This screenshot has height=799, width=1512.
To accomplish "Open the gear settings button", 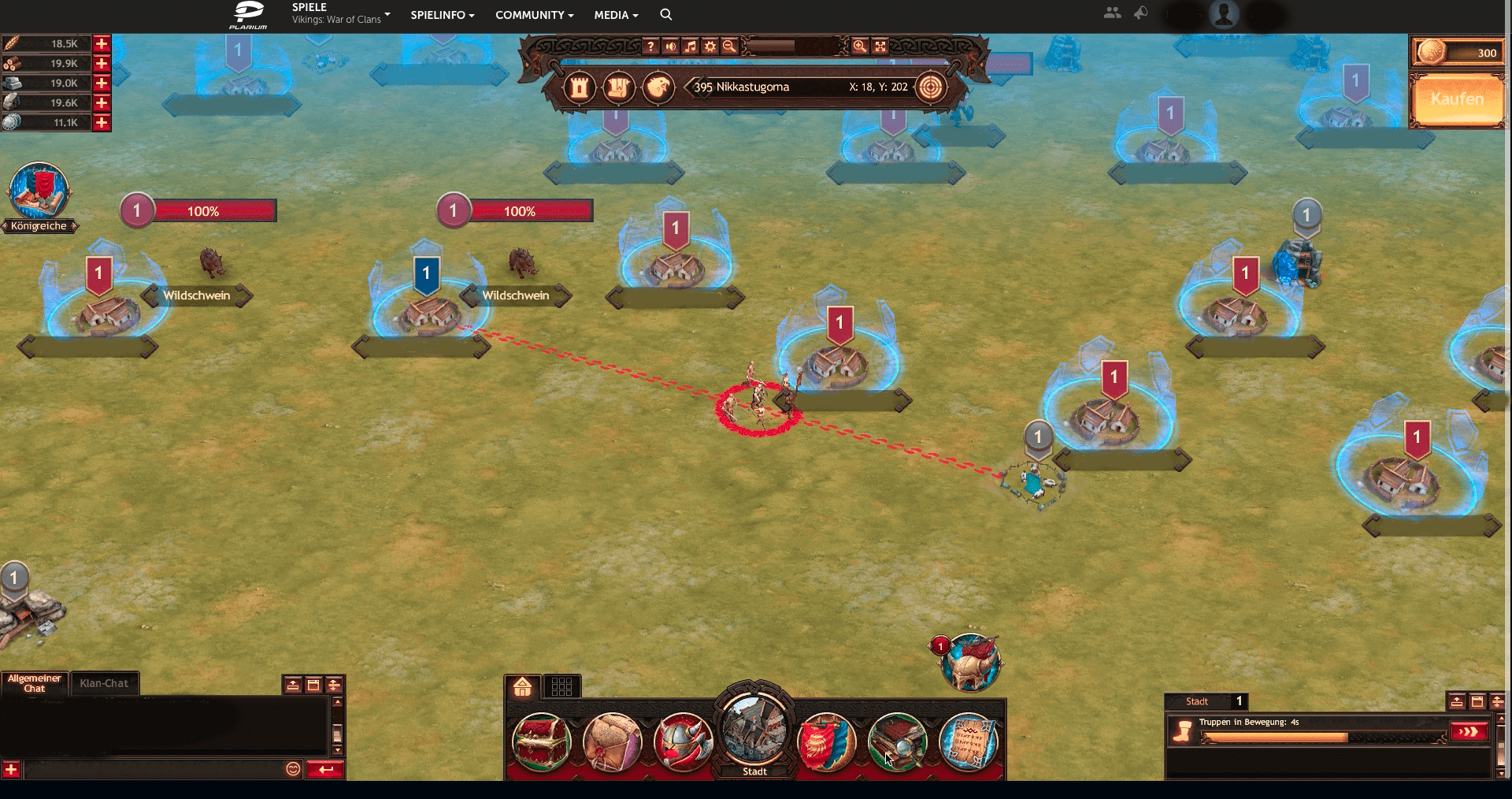I will 710,46.
